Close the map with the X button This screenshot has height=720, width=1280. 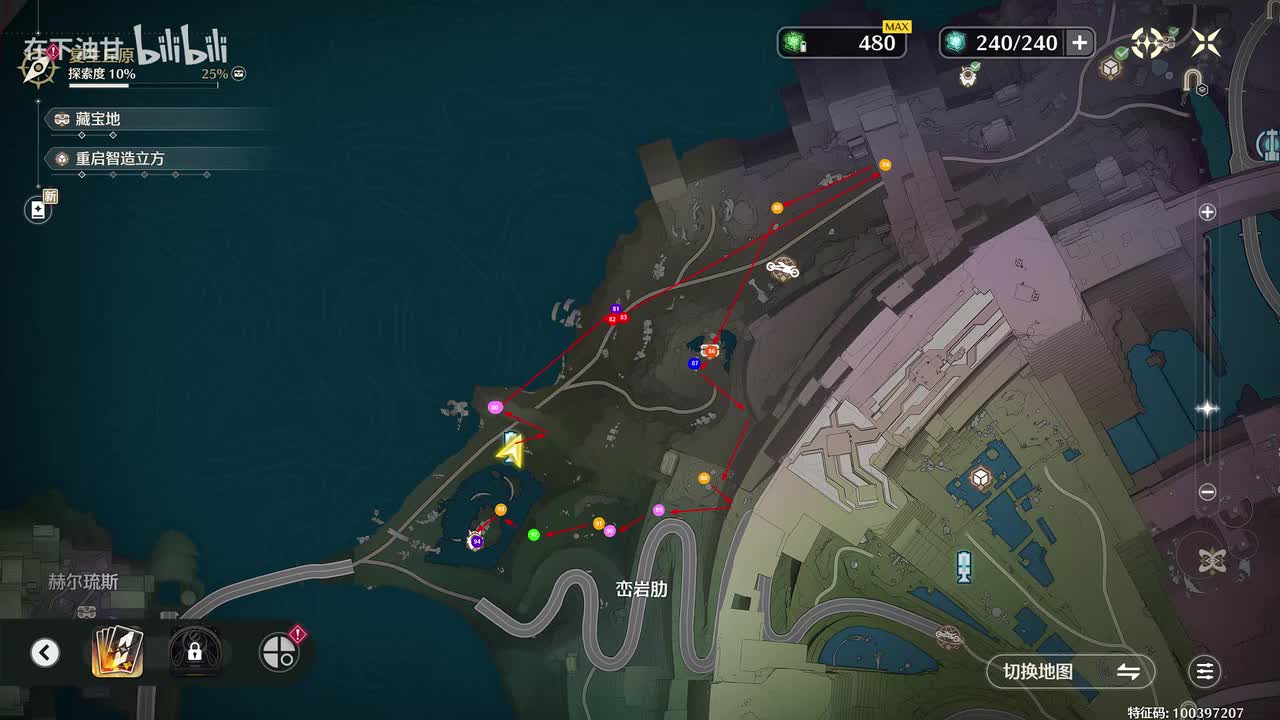[1206, 42]
